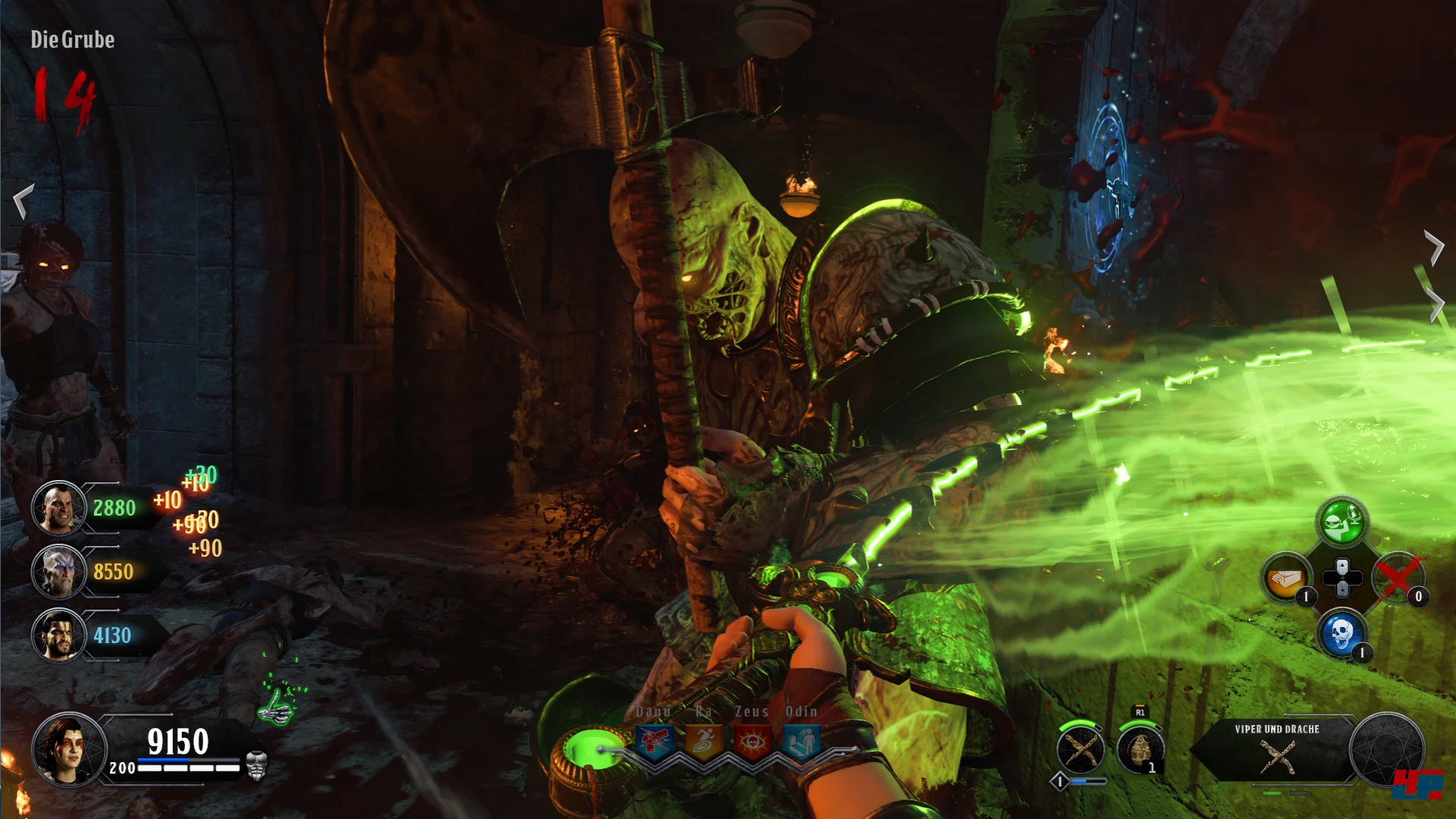
Task: Click the Zeus perk skull-eye icon
Action: pyautogui.click(x=752, y=741)
